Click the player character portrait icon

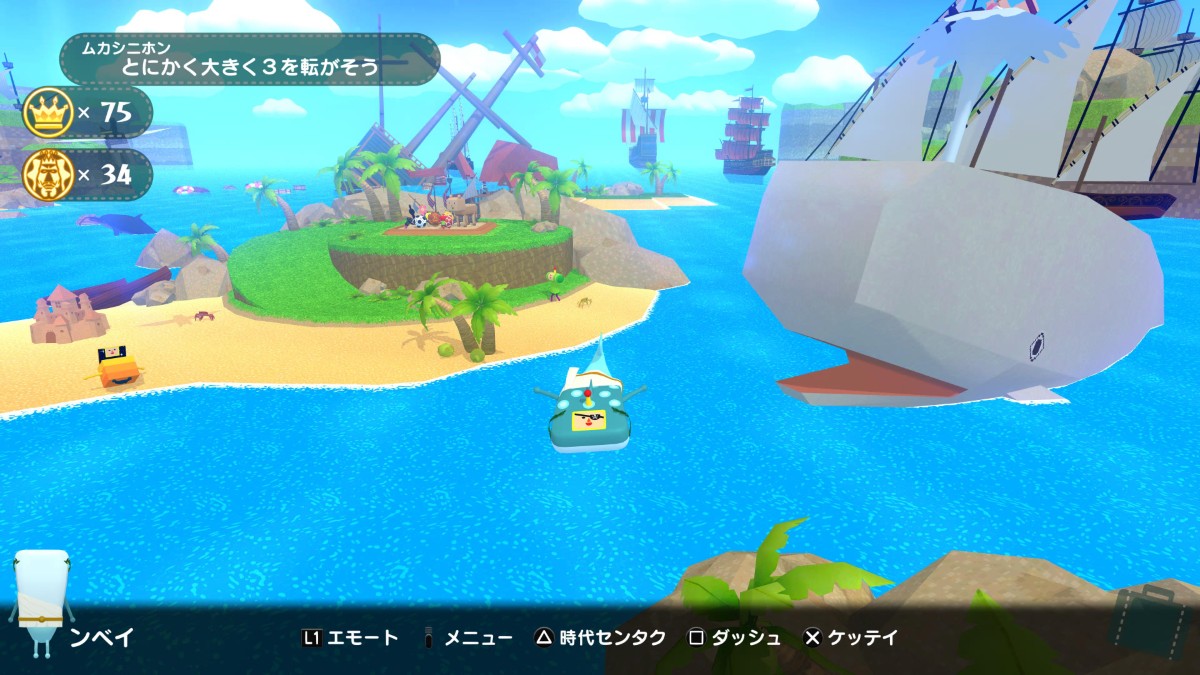[x=40, y=602]
